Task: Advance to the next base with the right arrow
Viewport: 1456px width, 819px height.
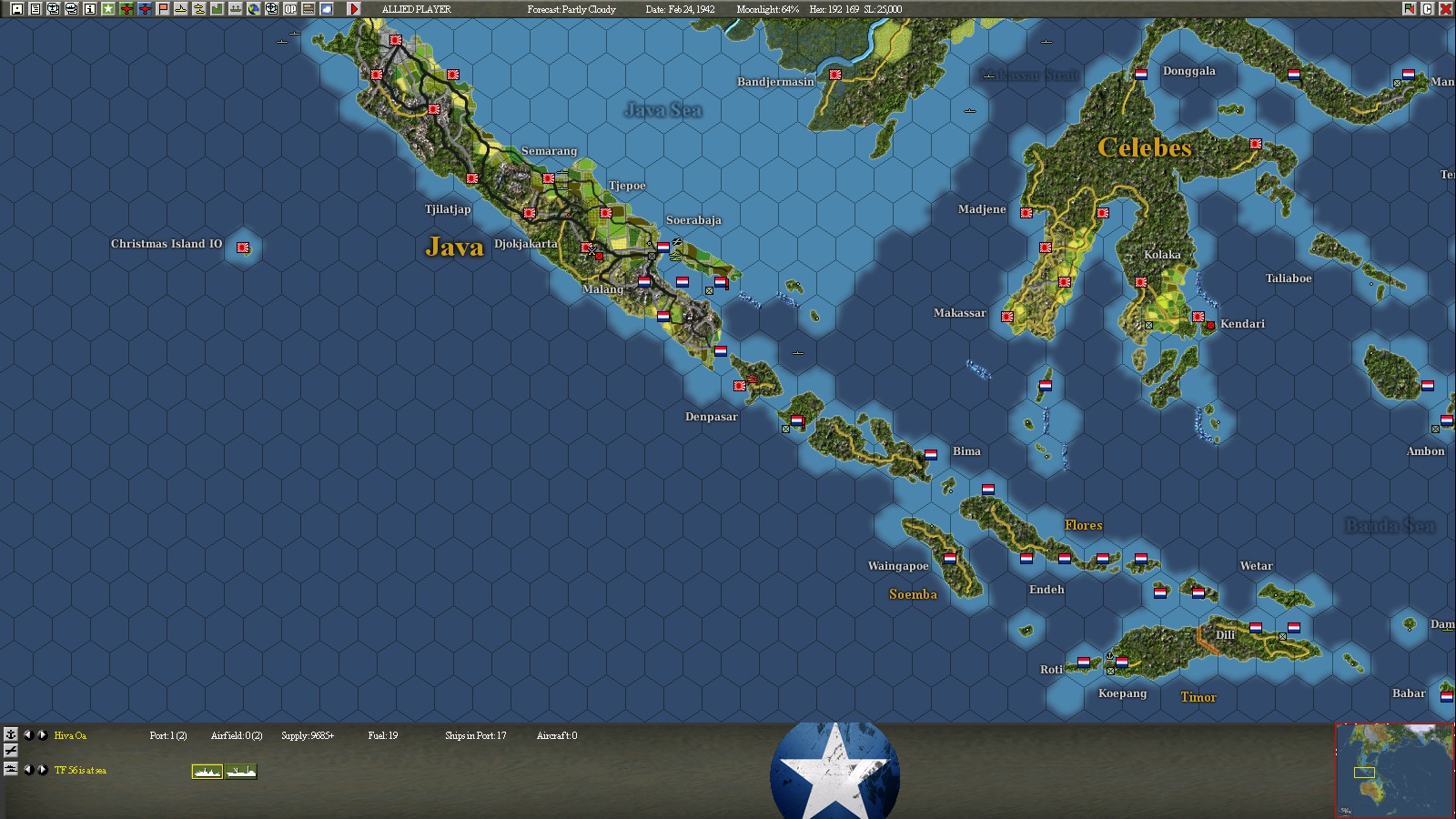Action: coord(44,734)
